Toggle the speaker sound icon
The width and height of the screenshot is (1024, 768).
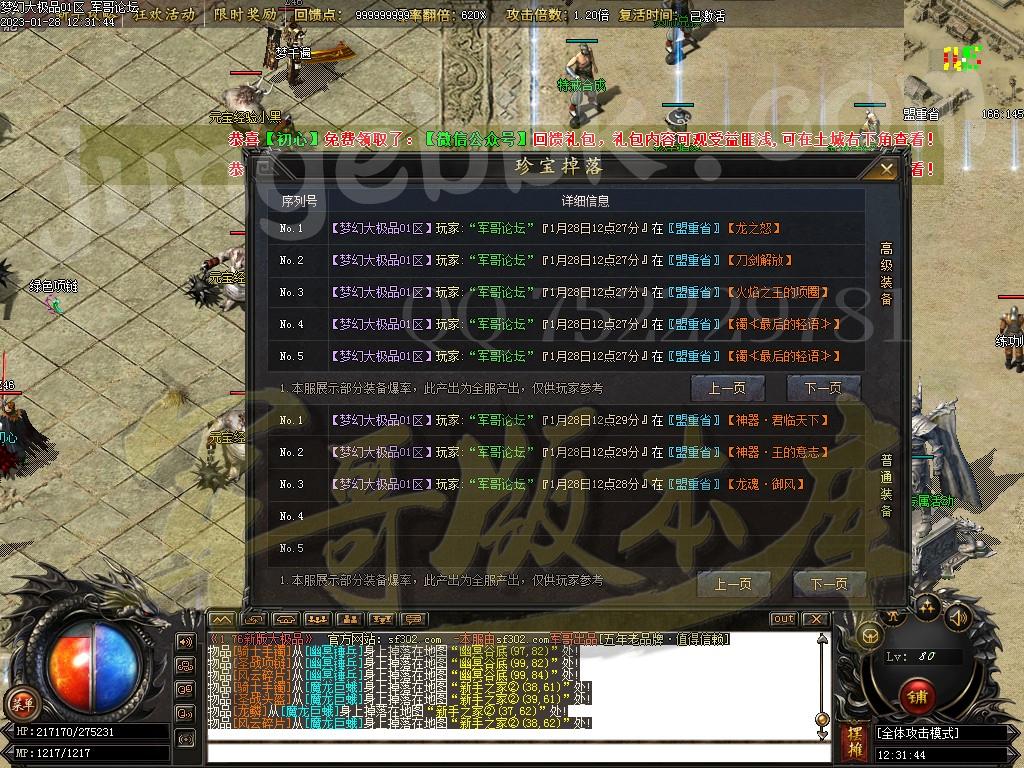click(959, 617)
